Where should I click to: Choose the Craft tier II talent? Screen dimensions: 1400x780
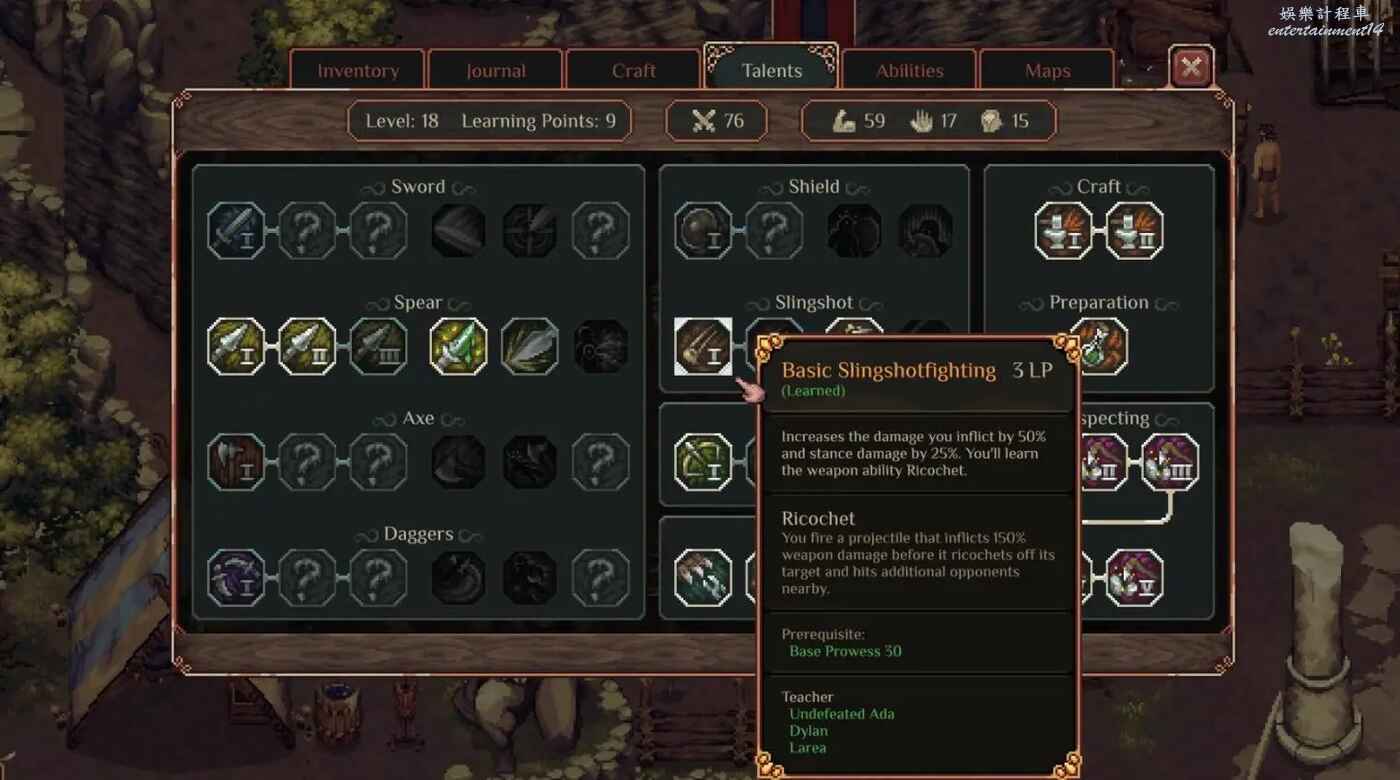(x=1134, y=231)
